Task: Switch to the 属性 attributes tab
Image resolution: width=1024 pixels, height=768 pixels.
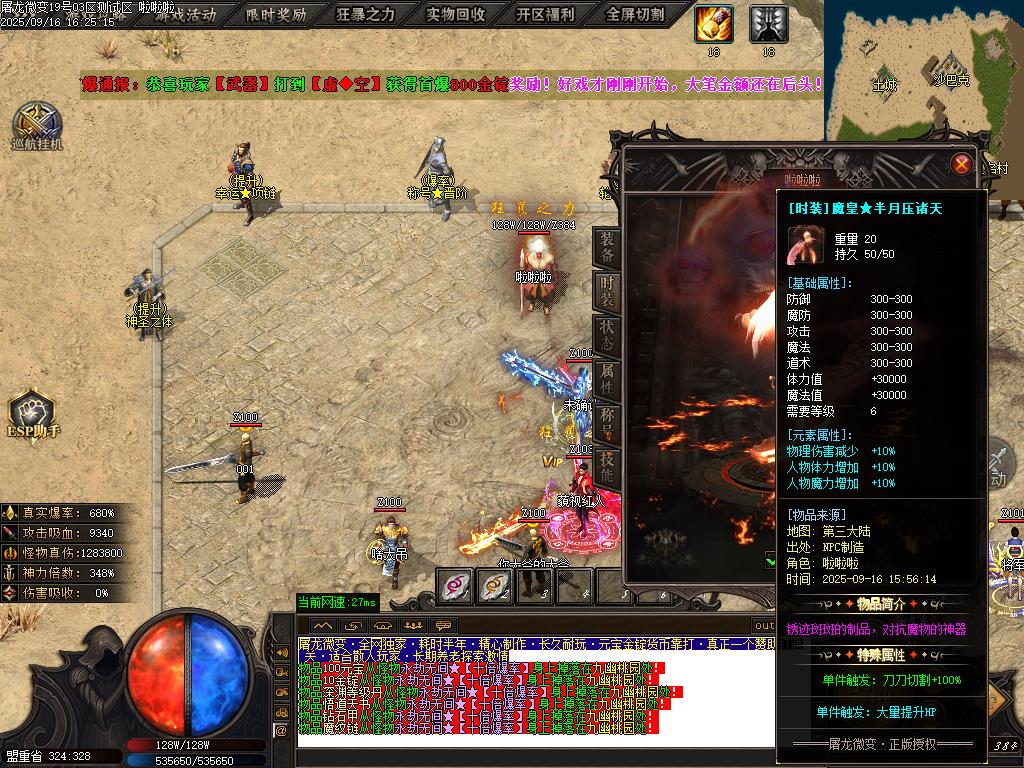Action: click(607, 376)
